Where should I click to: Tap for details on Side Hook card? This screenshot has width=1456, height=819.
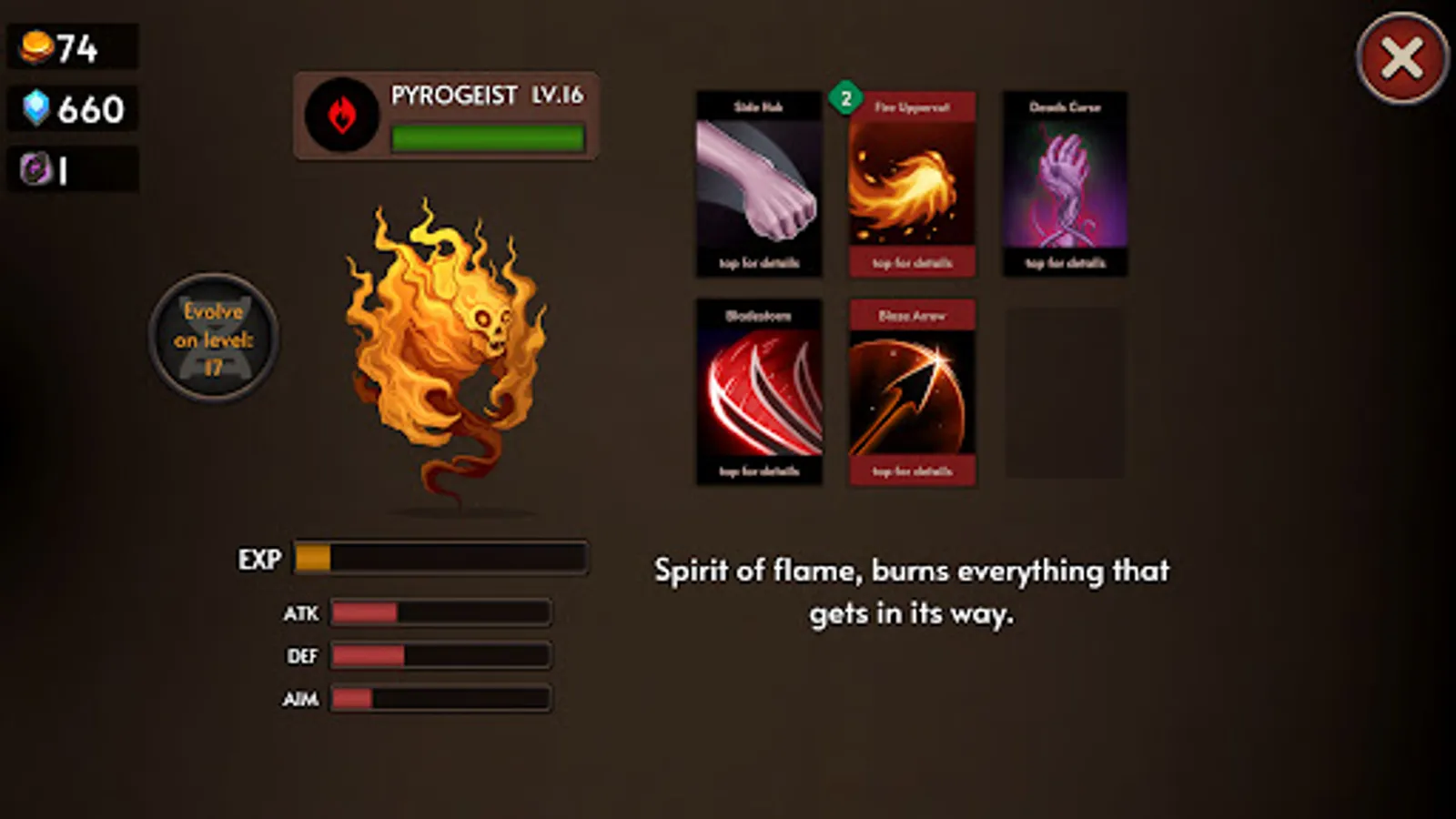759,263
